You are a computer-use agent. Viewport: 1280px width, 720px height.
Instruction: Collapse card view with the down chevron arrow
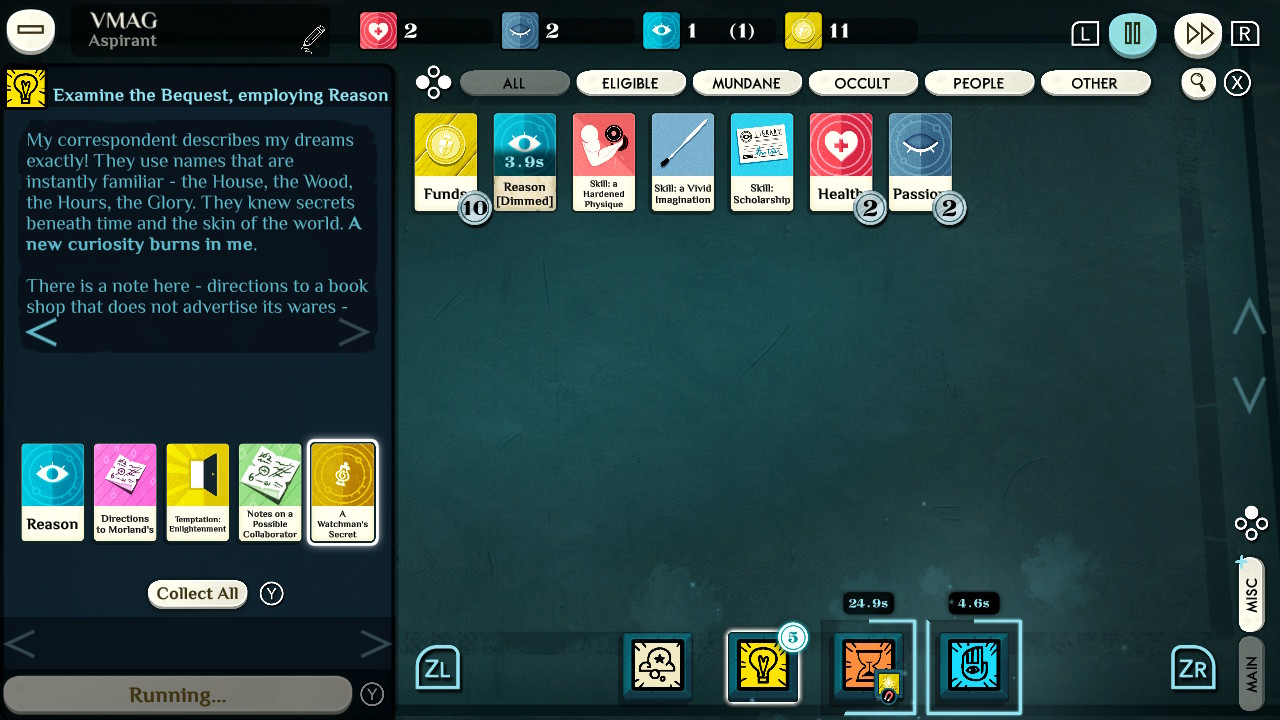pyautogui.click(x=1249, y=393)
